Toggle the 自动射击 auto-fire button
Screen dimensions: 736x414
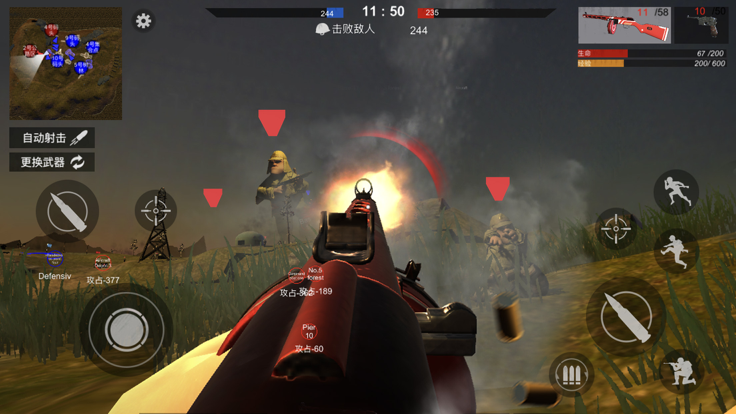52,138
